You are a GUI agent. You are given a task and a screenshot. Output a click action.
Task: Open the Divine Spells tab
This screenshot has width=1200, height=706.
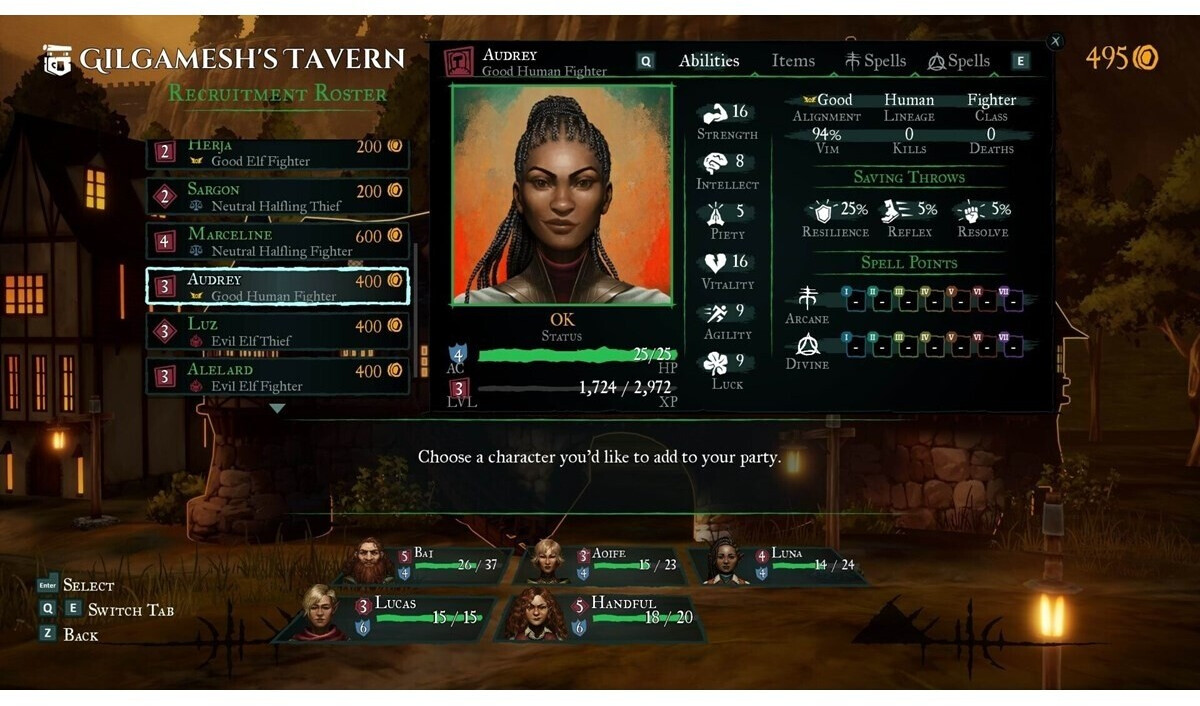pos(958,61)
